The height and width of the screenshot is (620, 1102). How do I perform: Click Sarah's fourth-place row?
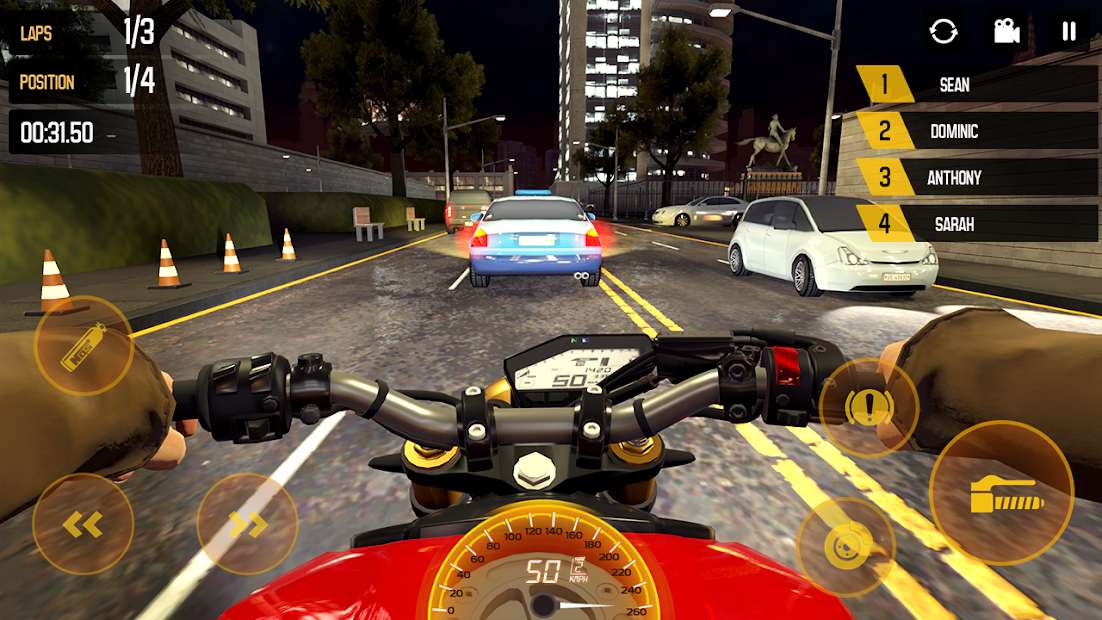(x=977, y=224)
